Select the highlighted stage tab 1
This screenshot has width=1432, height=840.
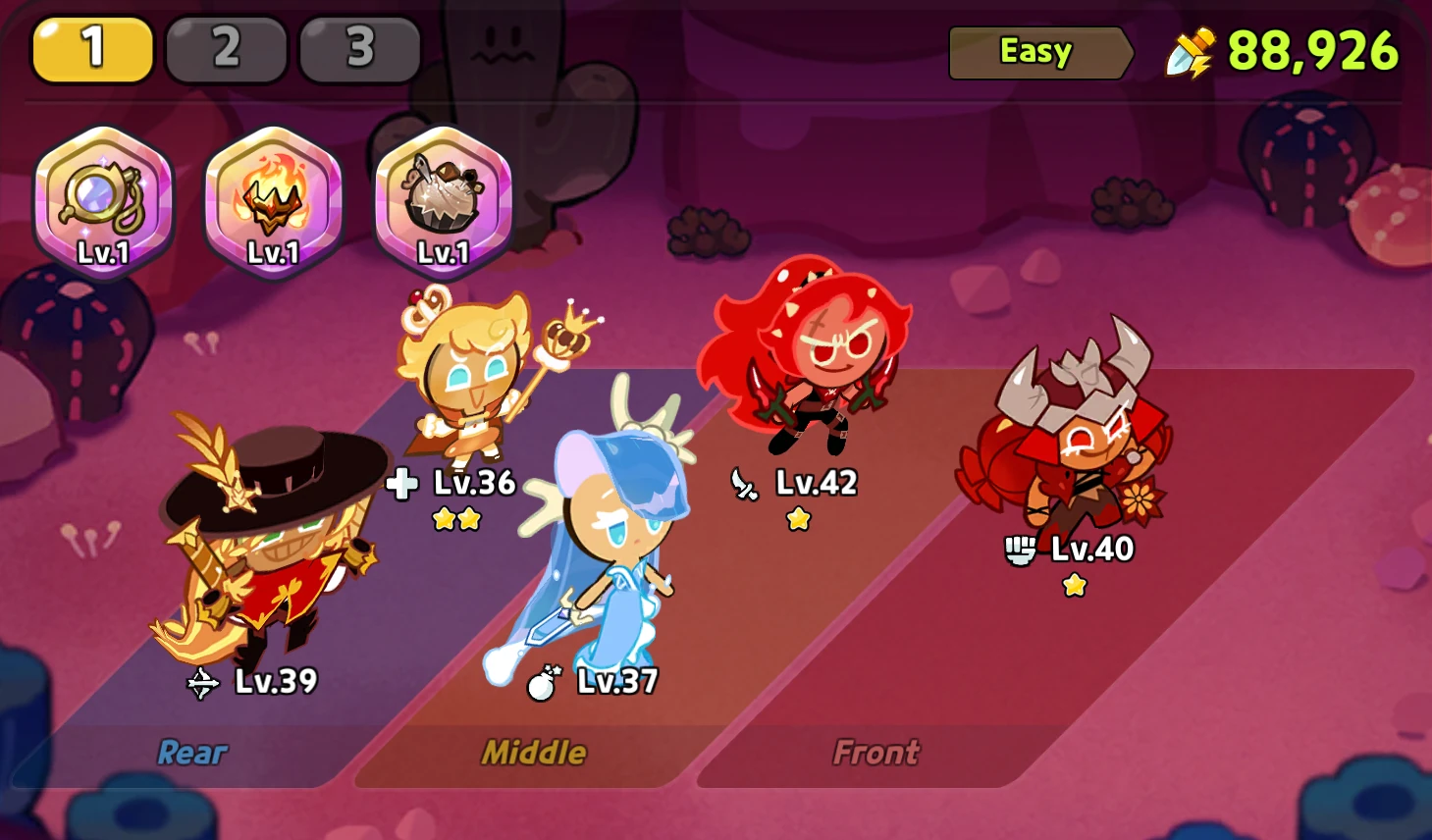click(91, 48)
